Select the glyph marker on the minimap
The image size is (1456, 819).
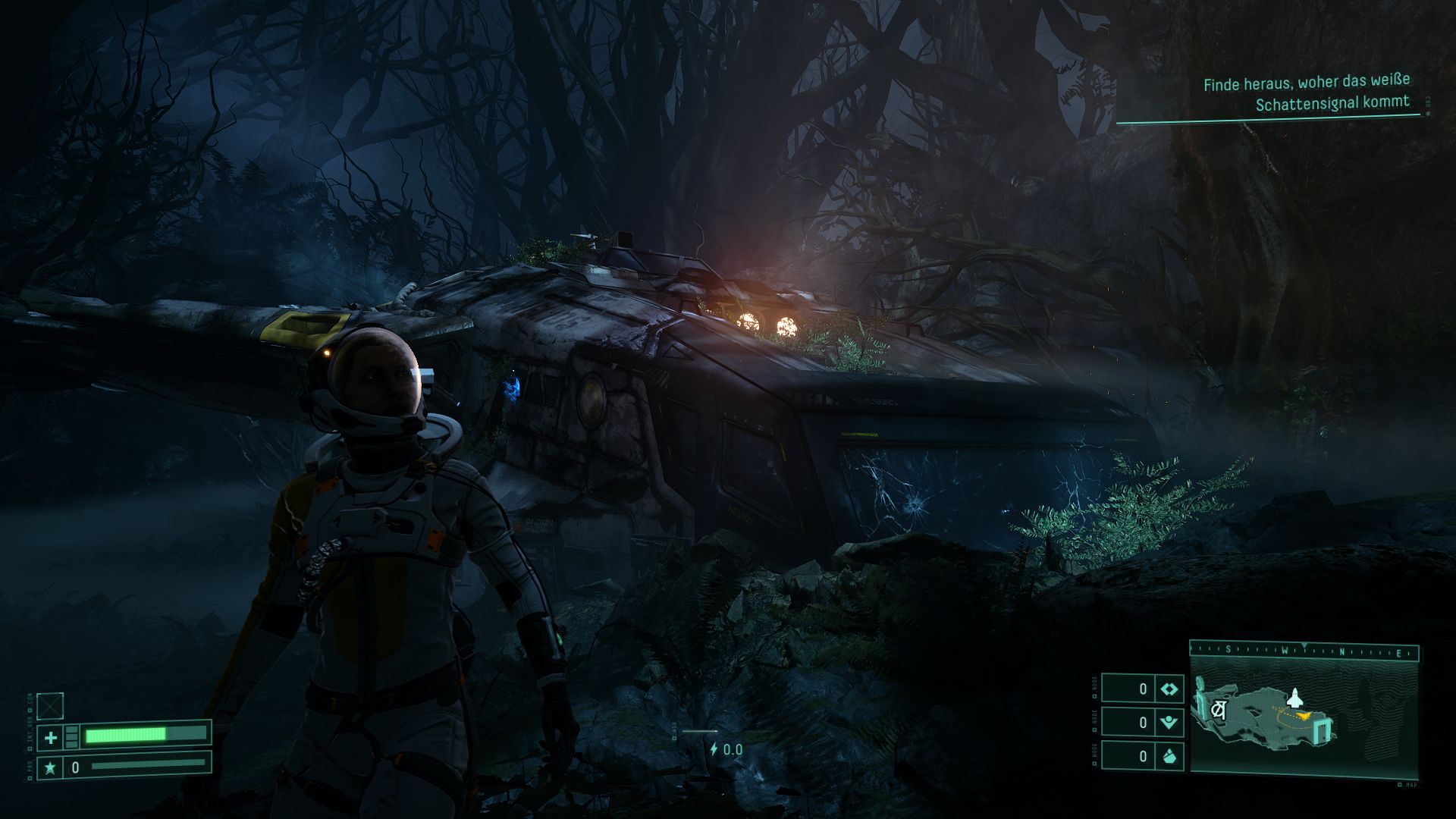1219,711
